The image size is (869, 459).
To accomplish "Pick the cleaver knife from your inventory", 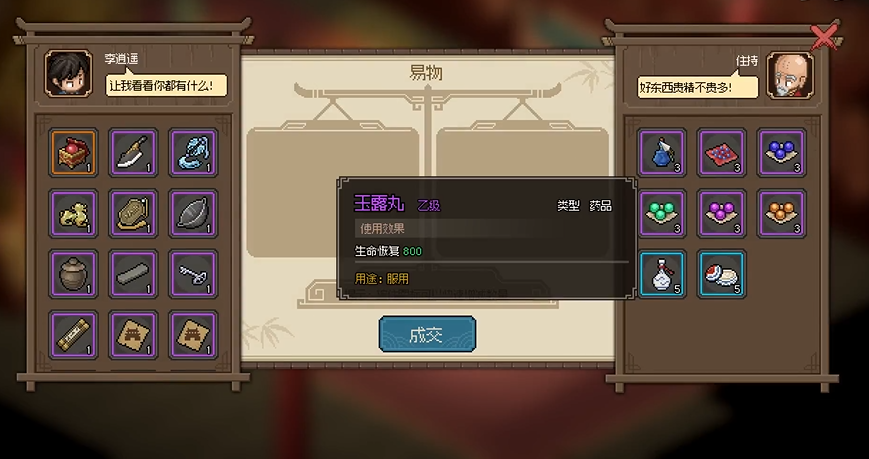I will tap(133, 152).
